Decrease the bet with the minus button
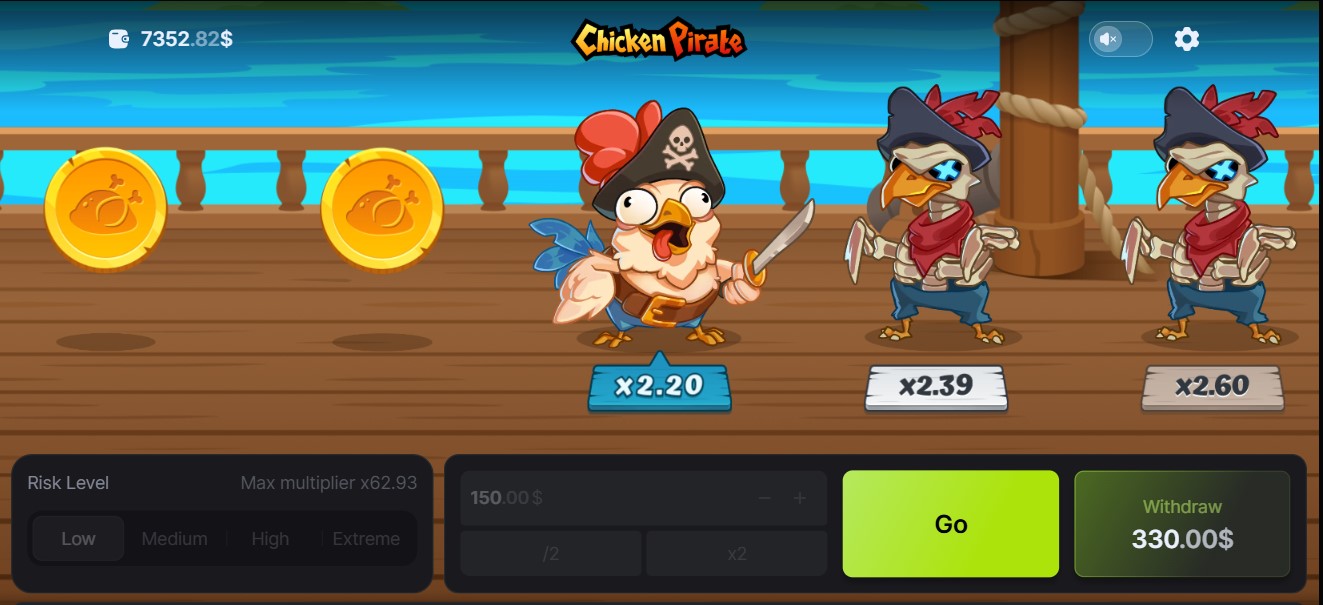This screenshot has width=1323, height=605. pyautogui.click(x=765, y=498)
